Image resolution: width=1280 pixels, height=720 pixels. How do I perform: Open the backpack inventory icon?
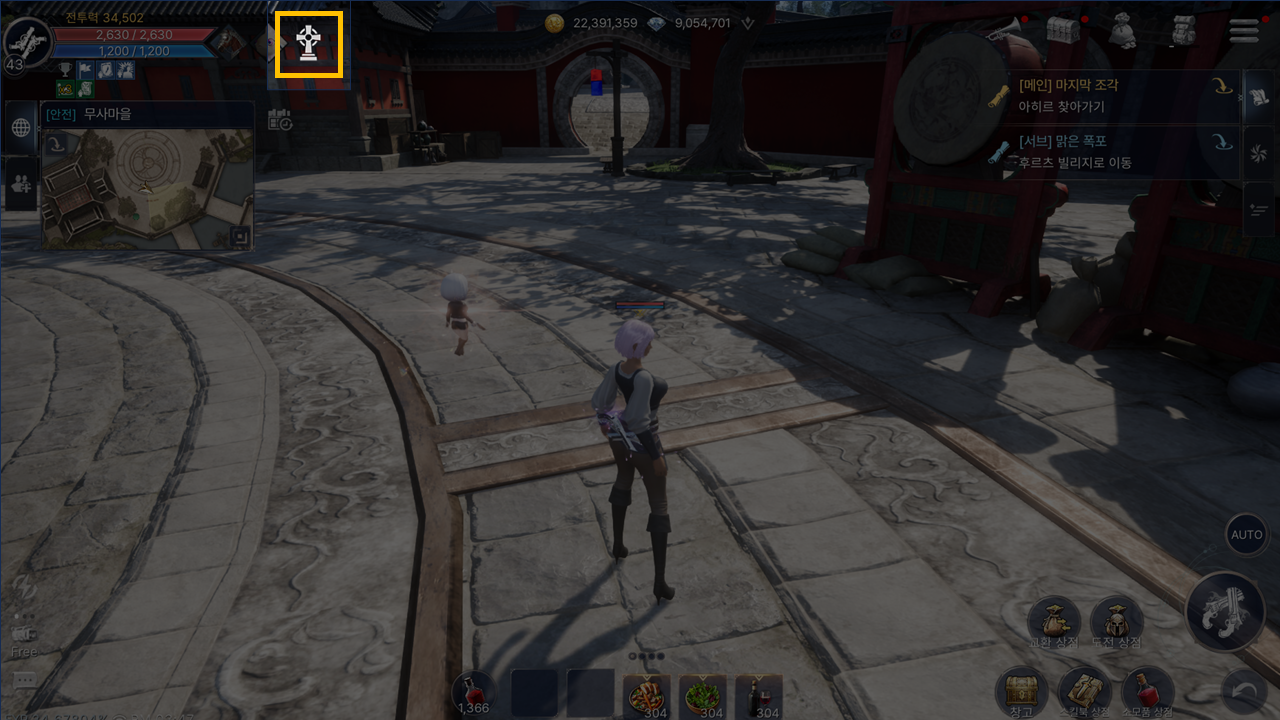1183,31
